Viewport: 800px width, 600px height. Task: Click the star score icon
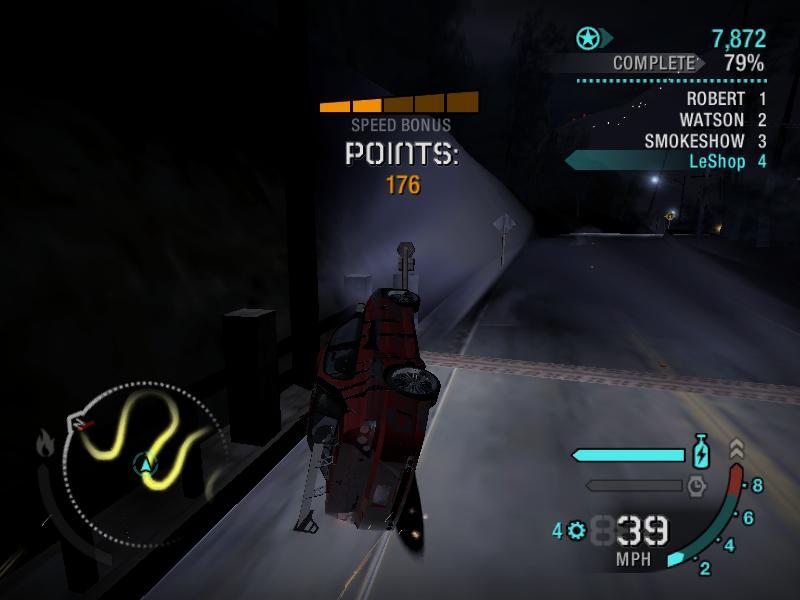pyautogui.click(x=588, y=39)
